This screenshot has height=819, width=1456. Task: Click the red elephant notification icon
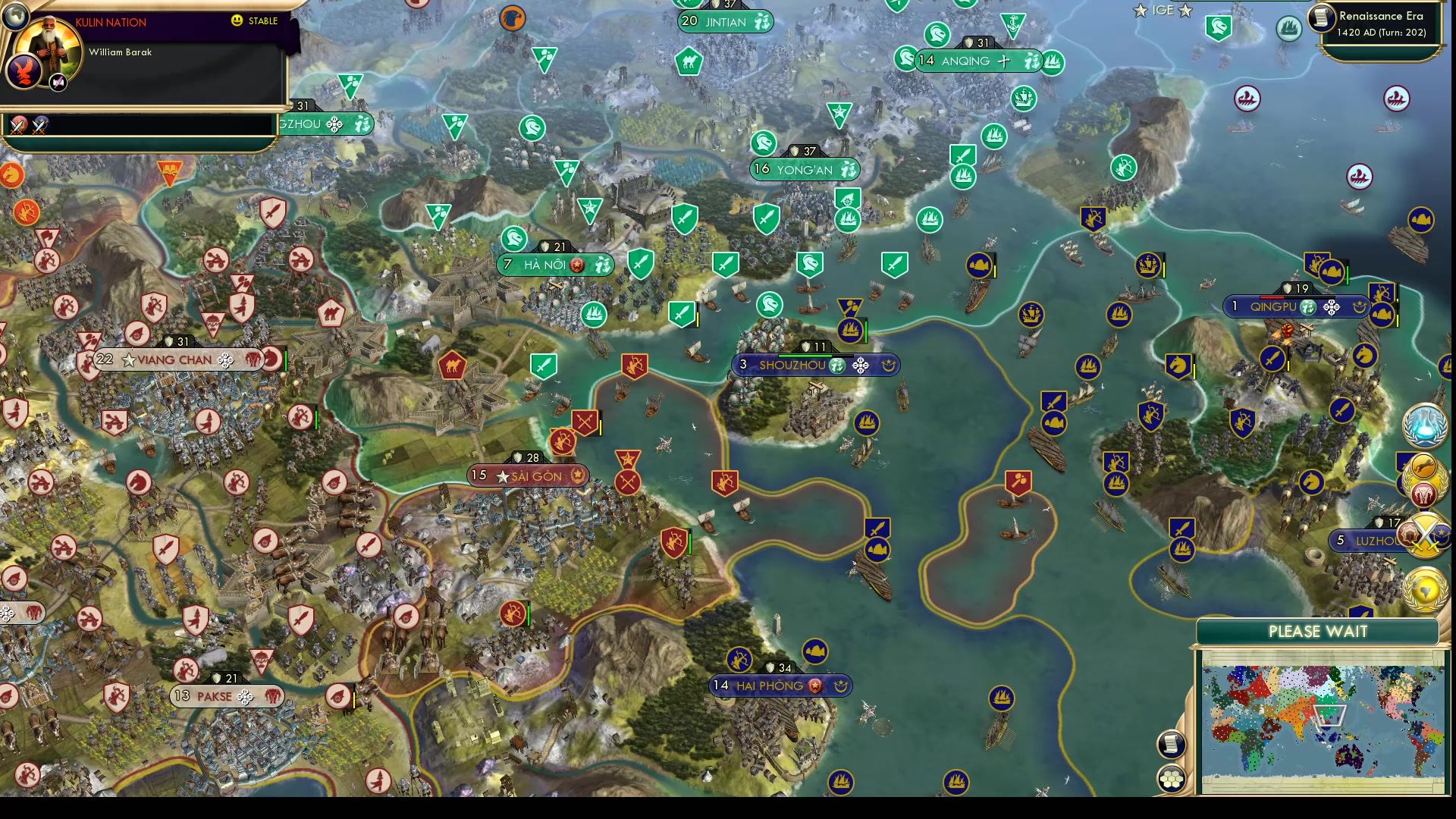coord(1422,494)
